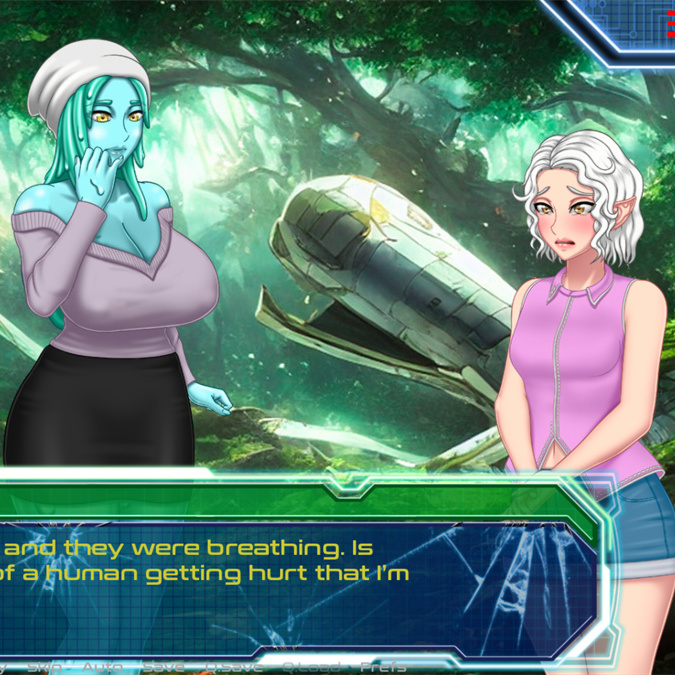Screen dimensions: 675x675
Task: Click Skip in the quick menu
Action: pos(44,666)
